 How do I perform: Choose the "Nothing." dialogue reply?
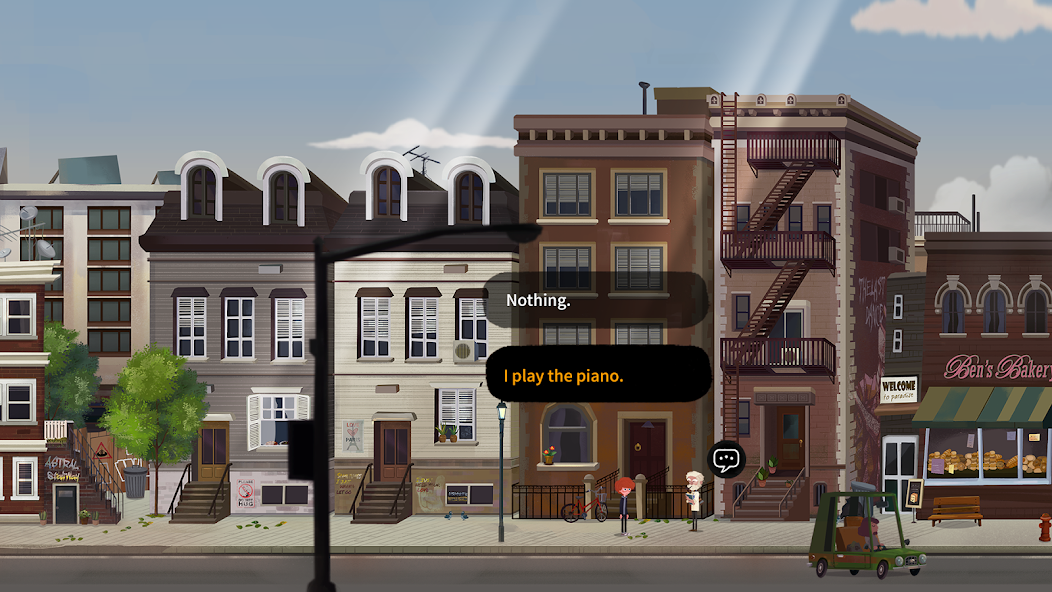596,300
